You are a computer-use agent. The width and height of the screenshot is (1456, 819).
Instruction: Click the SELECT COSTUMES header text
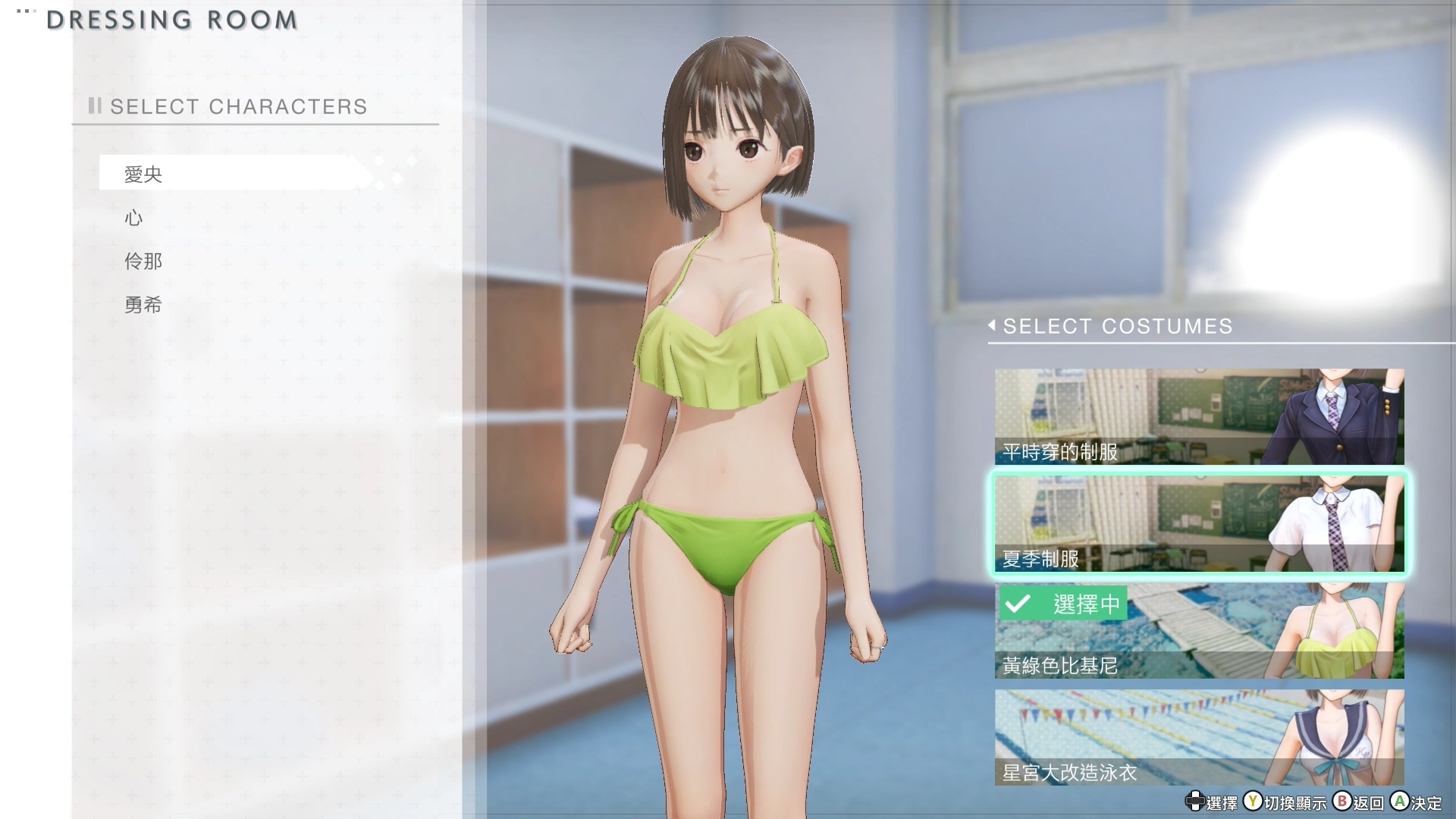1118,326
